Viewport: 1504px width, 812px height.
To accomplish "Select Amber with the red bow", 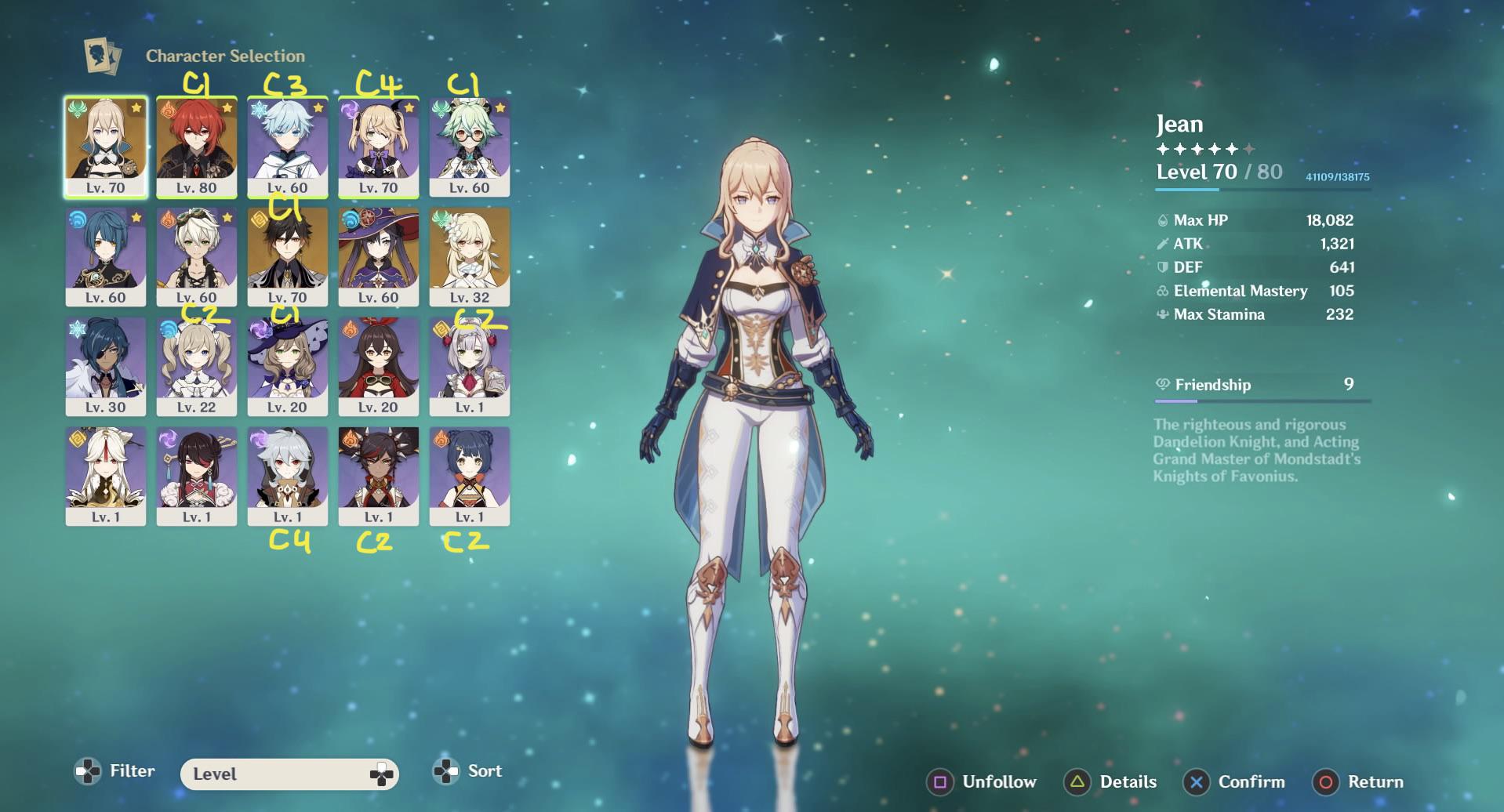I will [x=378, y=366].
